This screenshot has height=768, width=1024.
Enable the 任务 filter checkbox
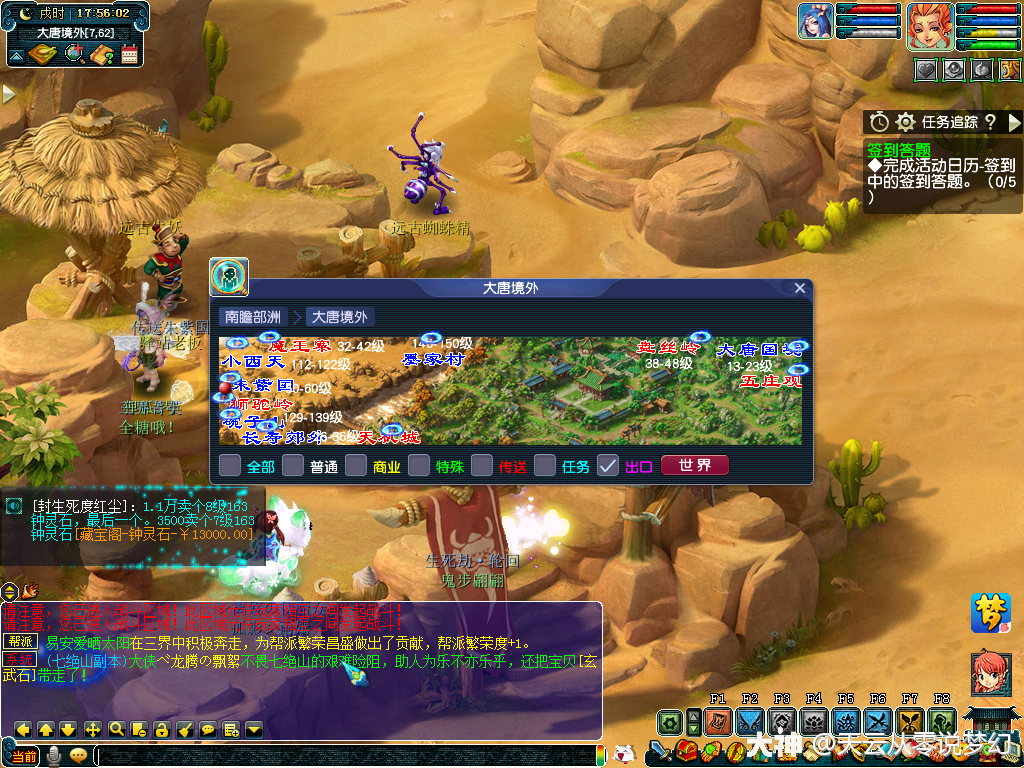pyautogui.click(x=545, y=465)
